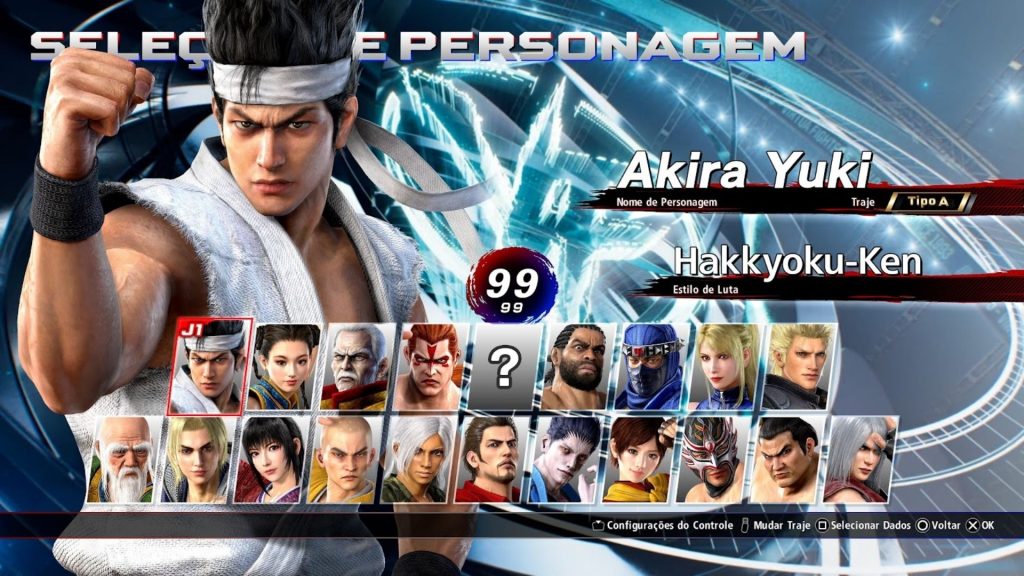Image resolution: width=1024 pixels, height=576 pixels.
Task: Select bearded Jeffry's portrait
Action: pyautogui.click(x=579, y=367)
